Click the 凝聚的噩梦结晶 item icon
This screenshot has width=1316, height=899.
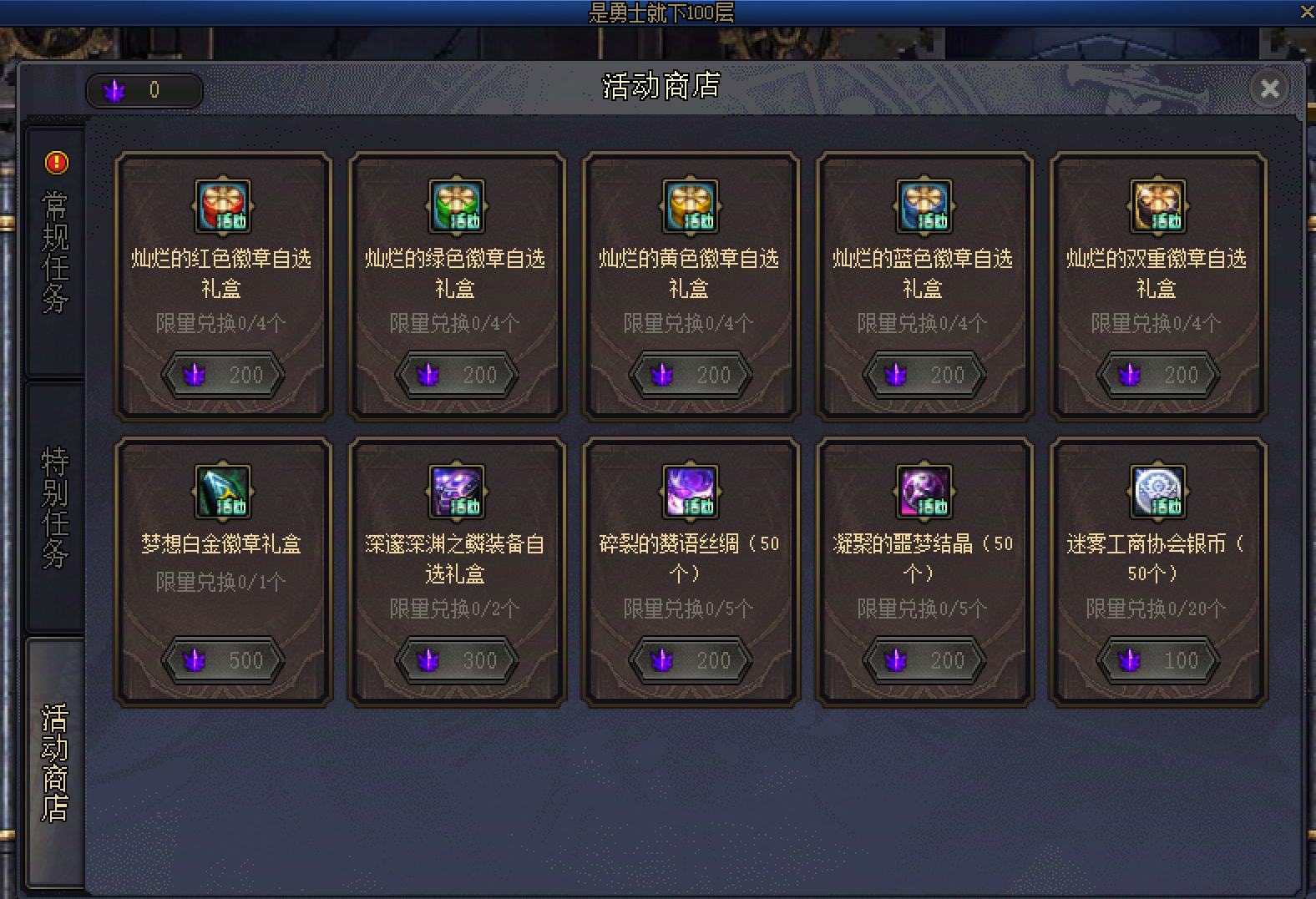coord(924,492)
